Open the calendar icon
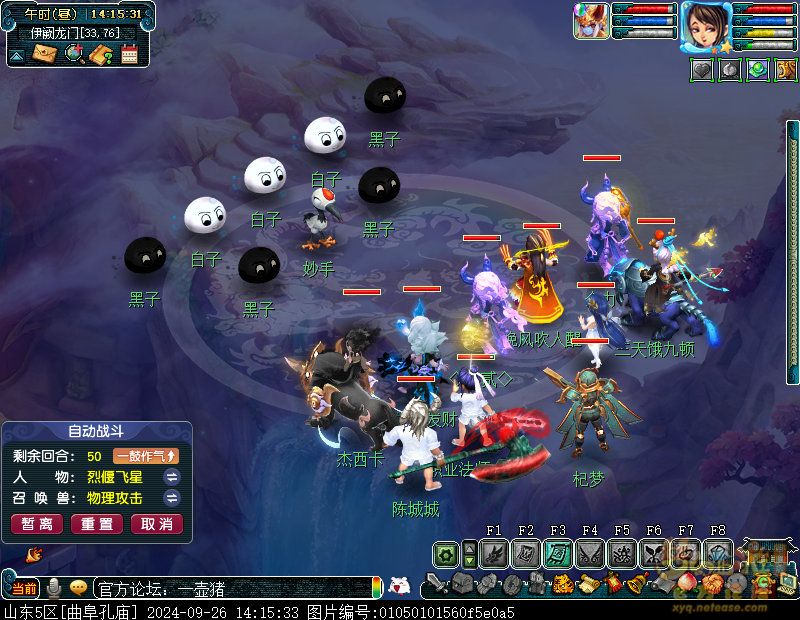 [x=129, y=54]
